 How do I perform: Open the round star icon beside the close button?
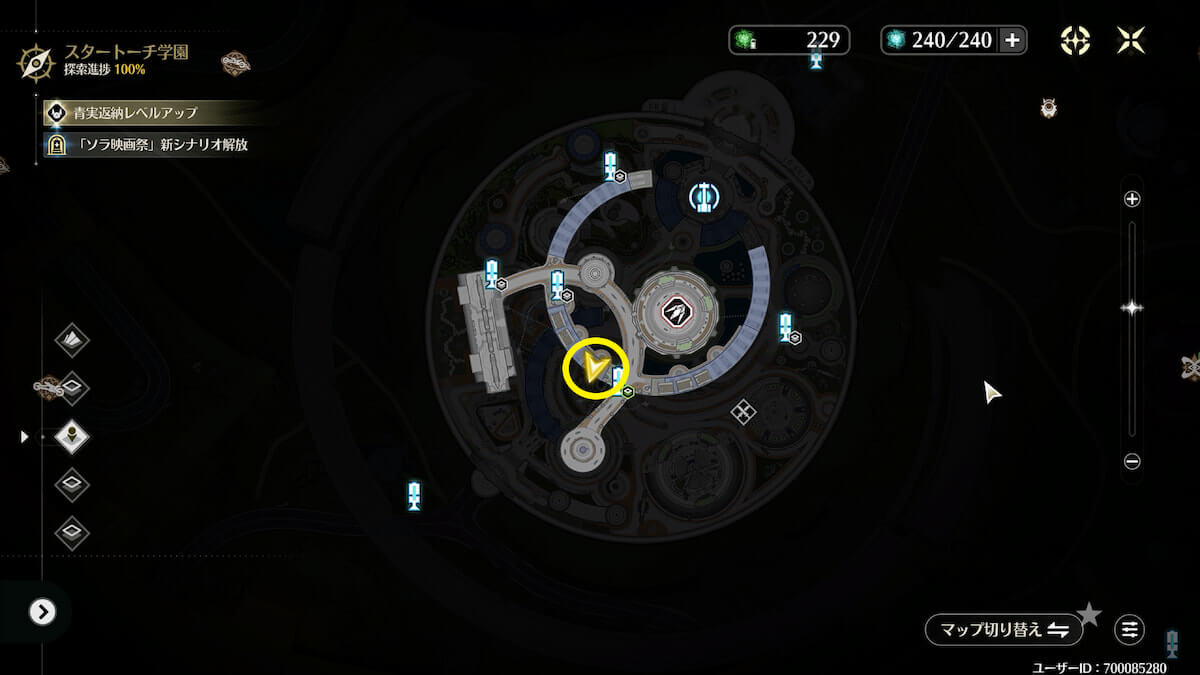[1075, 40]
